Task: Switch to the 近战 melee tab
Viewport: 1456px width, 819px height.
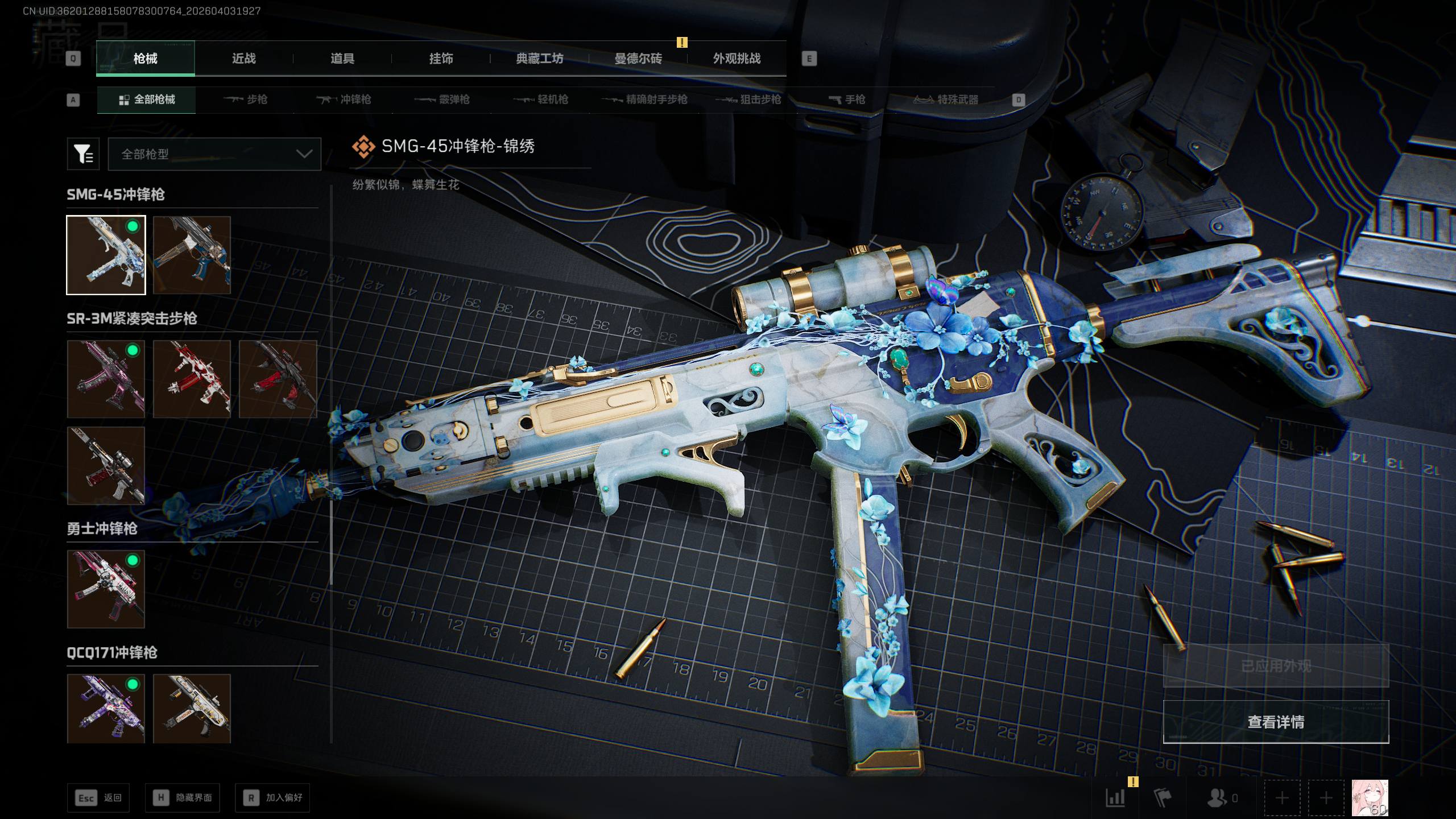Action: (x=243, y=59)
